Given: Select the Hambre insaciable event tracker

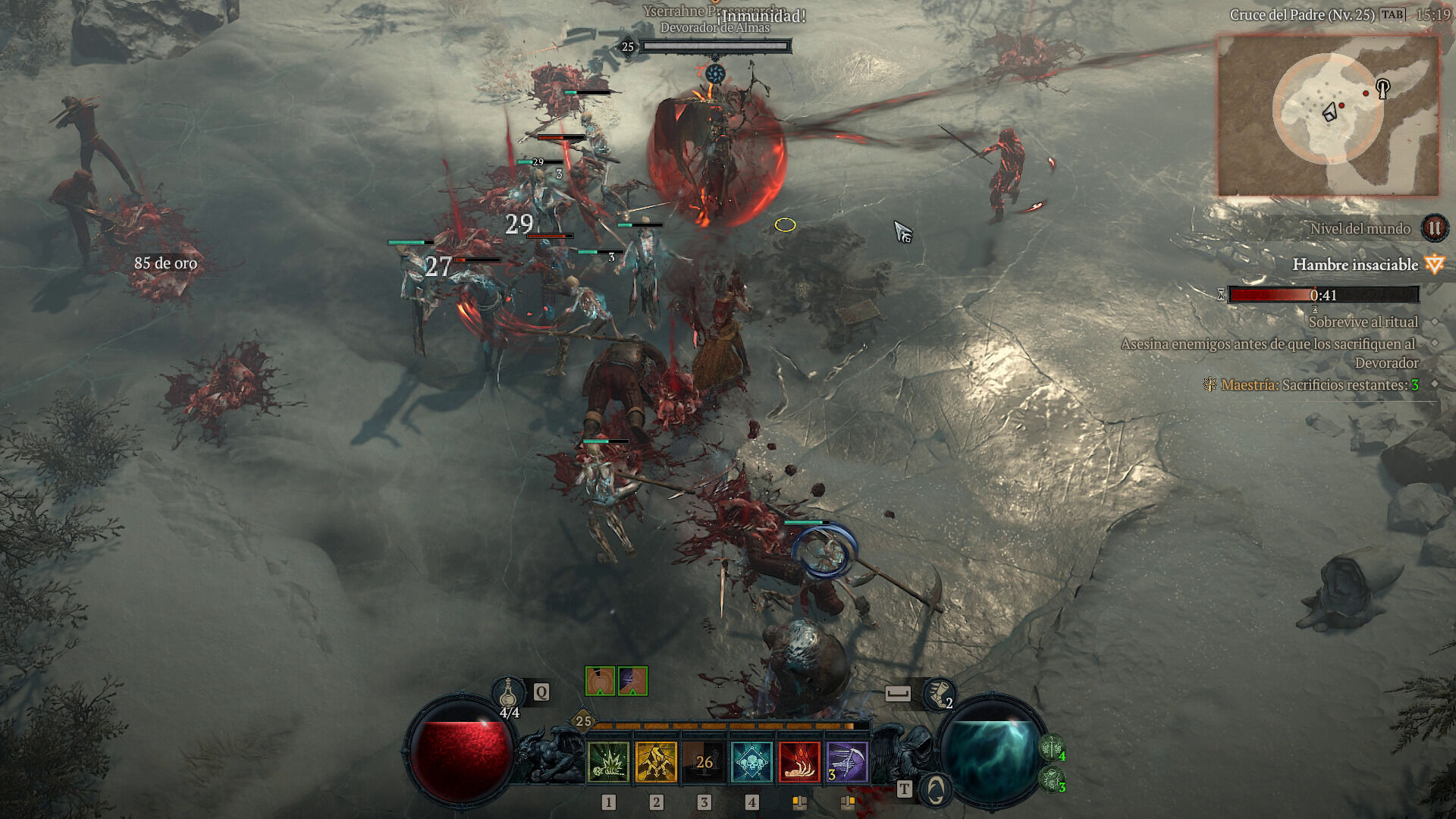Looking at the screenshot, I should click(1354, 265).
